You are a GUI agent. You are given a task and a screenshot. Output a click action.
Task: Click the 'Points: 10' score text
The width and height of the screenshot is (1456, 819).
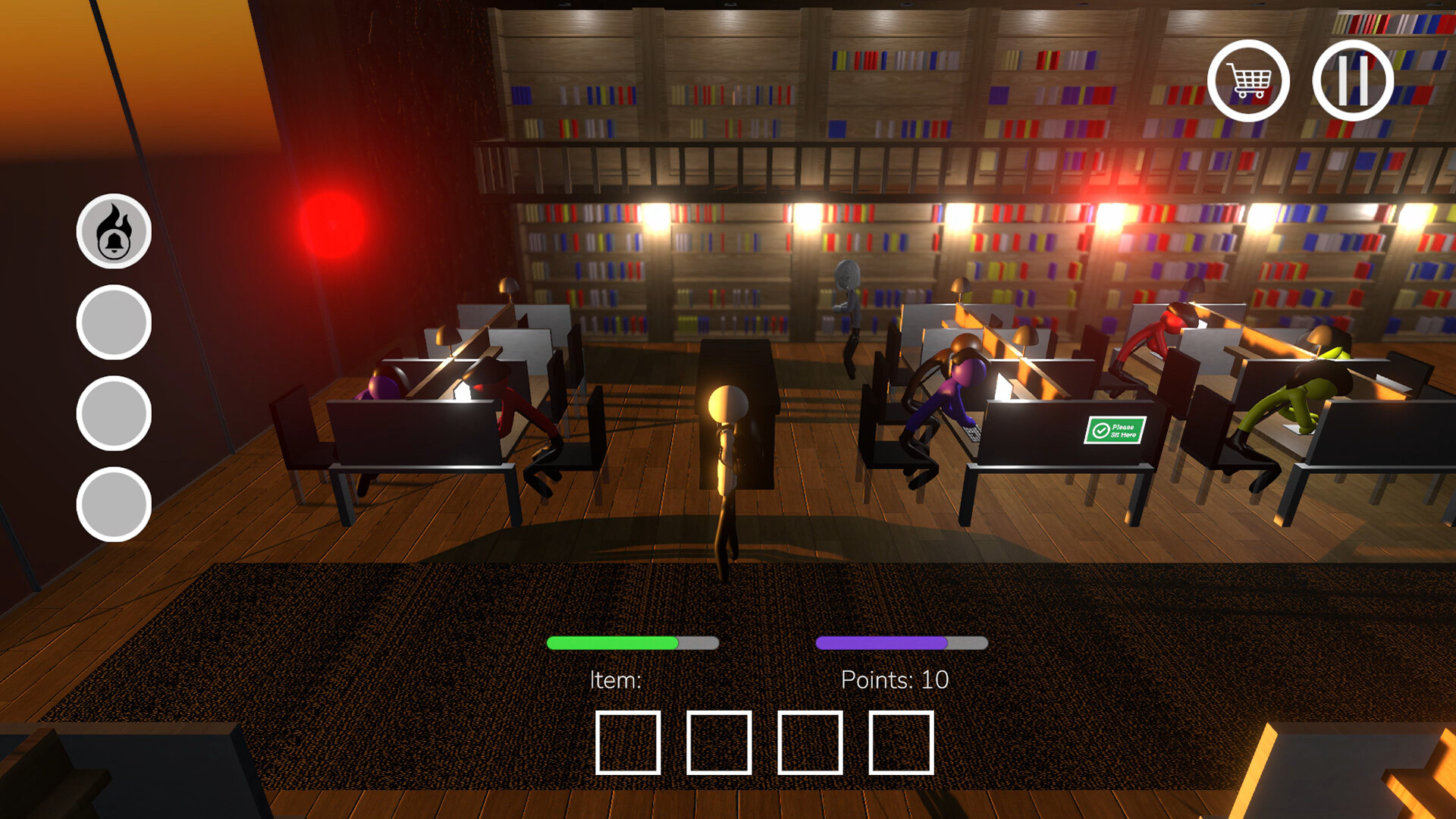click(x=895, y=680)
